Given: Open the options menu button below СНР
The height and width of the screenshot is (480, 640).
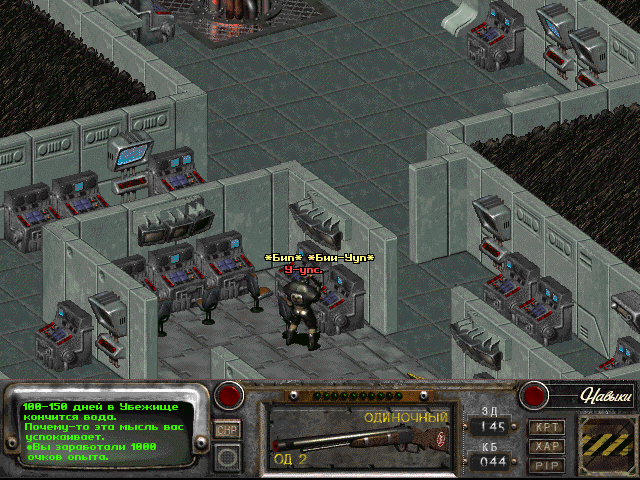Looking at the screenshot, I should 227,456.
